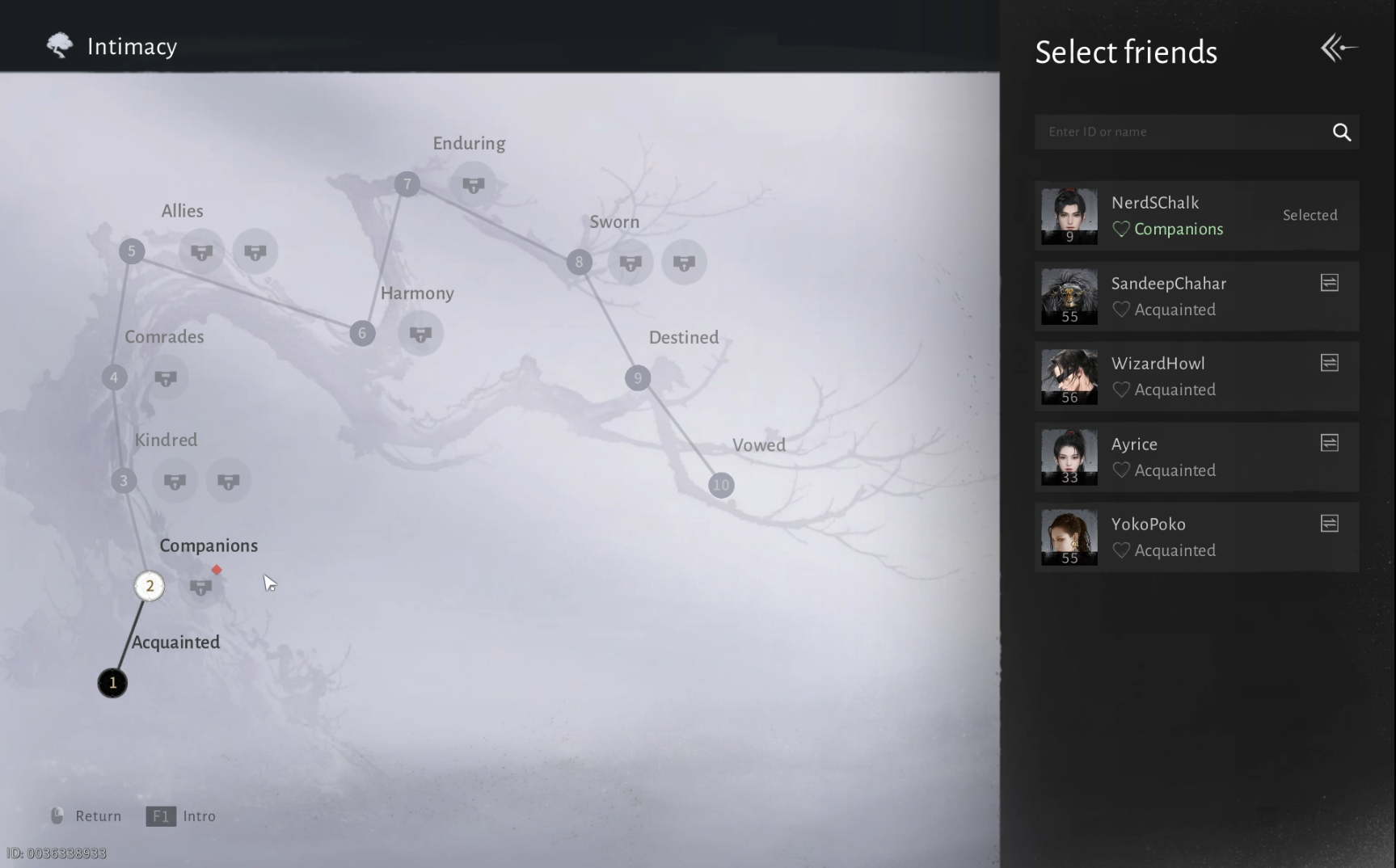Click the Enduring milestone gift icon
This screenshot has width=1396, height=868.
(x=474, y=184)
